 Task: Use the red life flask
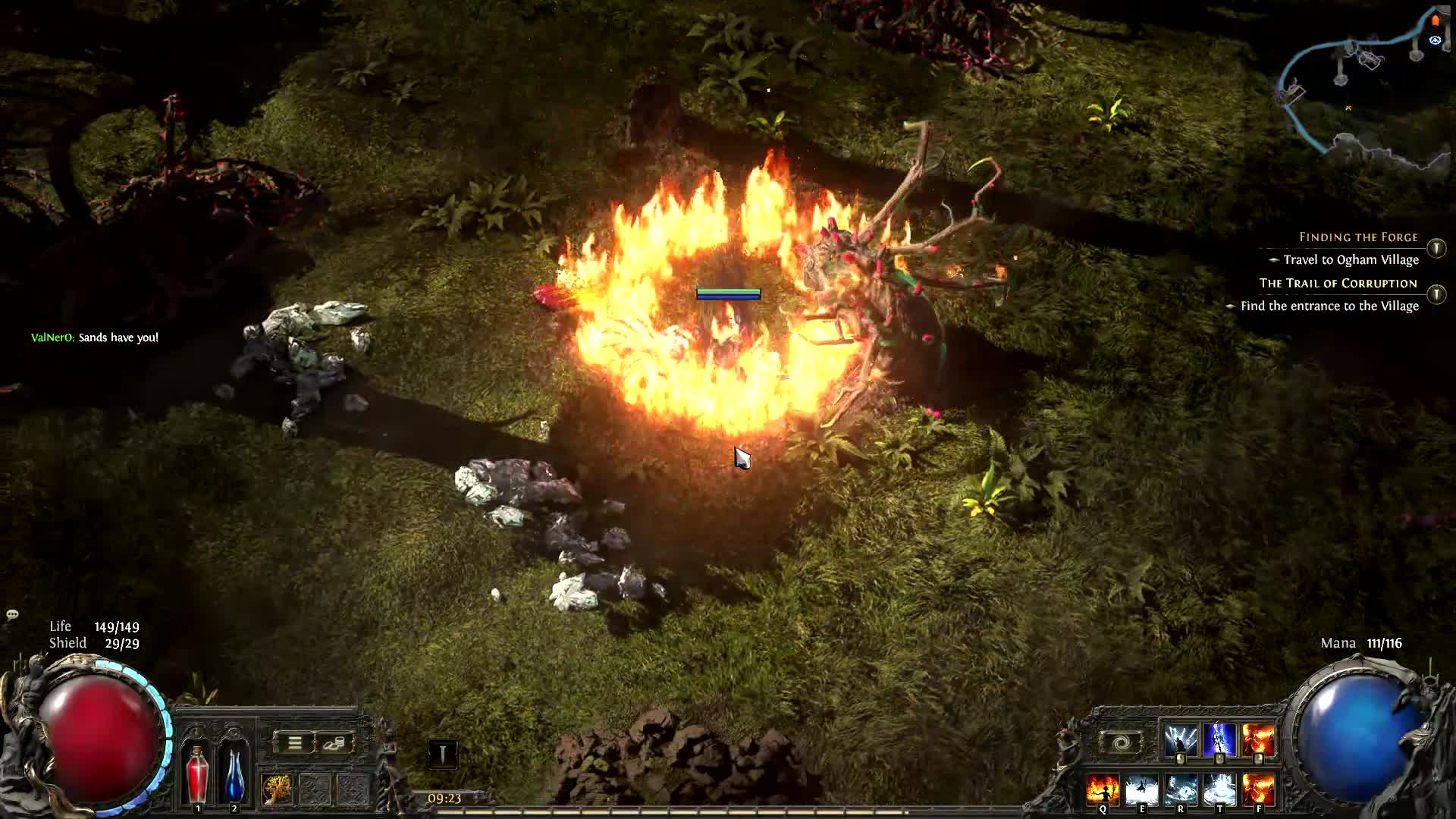pyautogui.click(x=197, y=773)
